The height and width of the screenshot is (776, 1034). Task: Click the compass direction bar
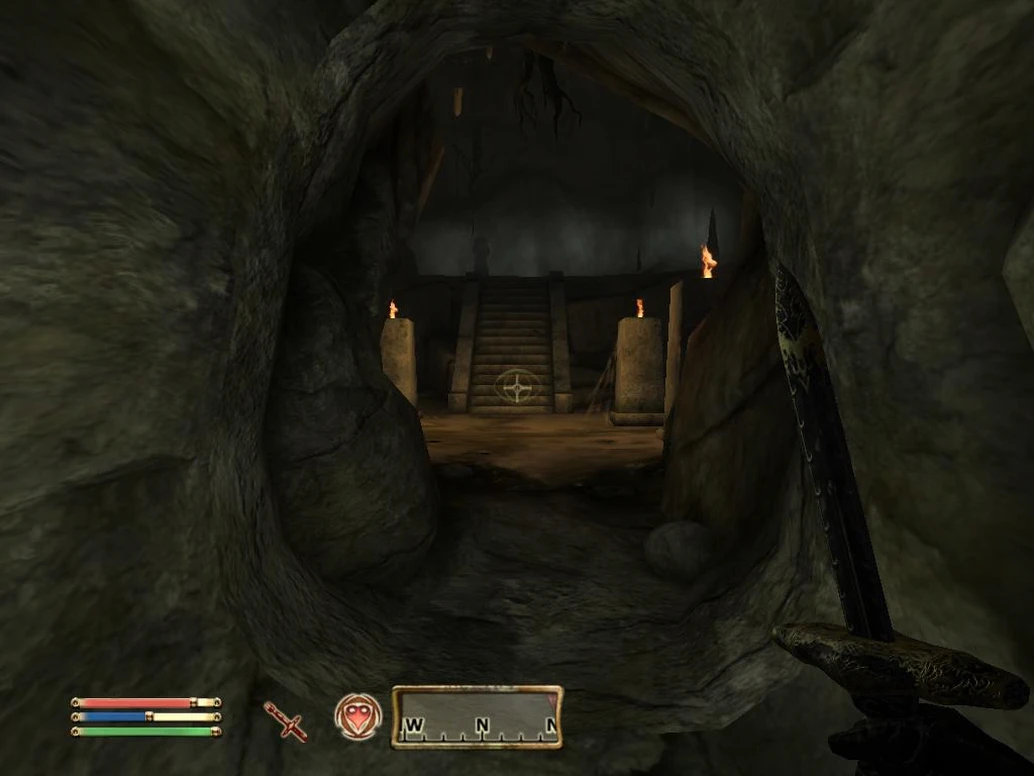coord(477,717)
